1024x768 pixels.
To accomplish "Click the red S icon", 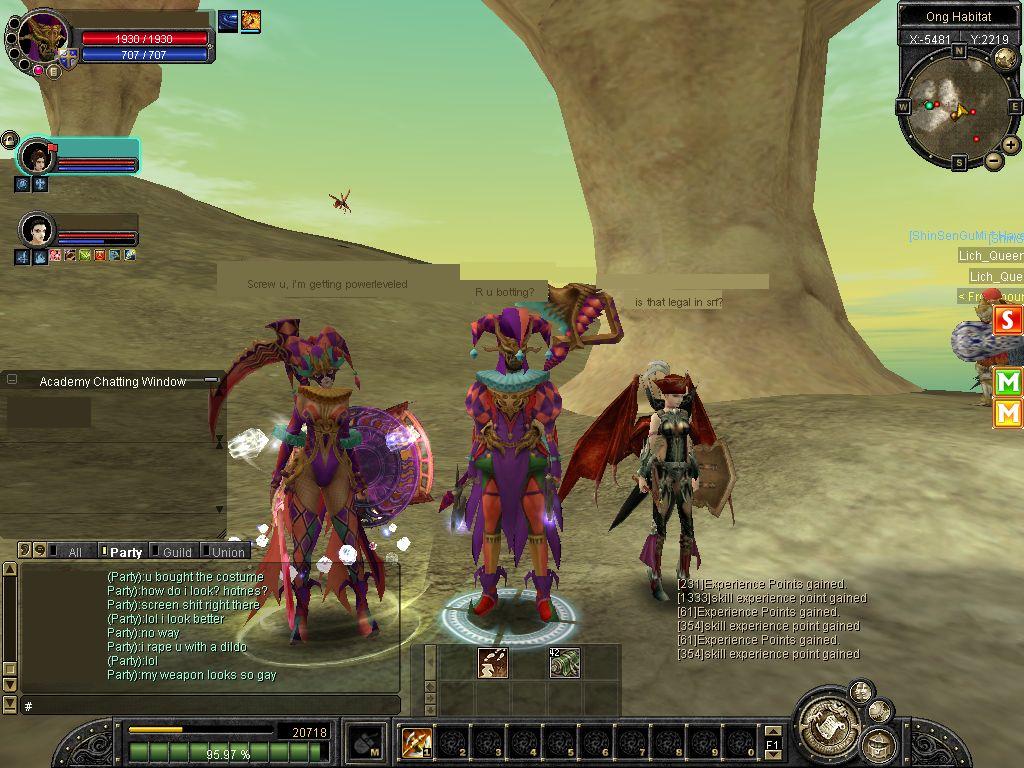I will click(x=1008, y=320).
